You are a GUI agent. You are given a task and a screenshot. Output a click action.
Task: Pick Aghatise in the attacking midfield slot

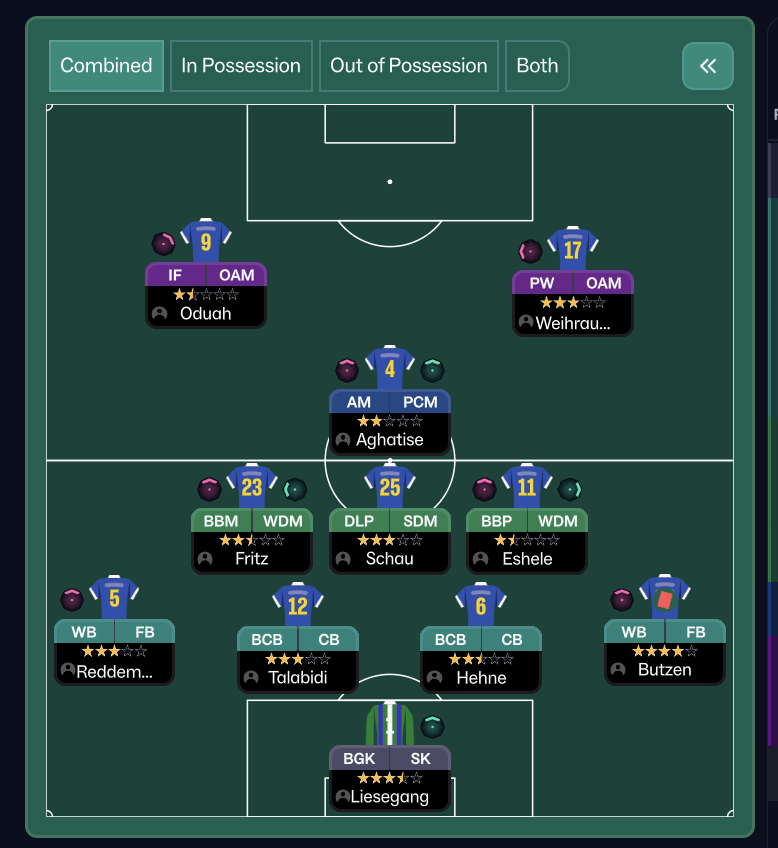(x=390, y=421)
